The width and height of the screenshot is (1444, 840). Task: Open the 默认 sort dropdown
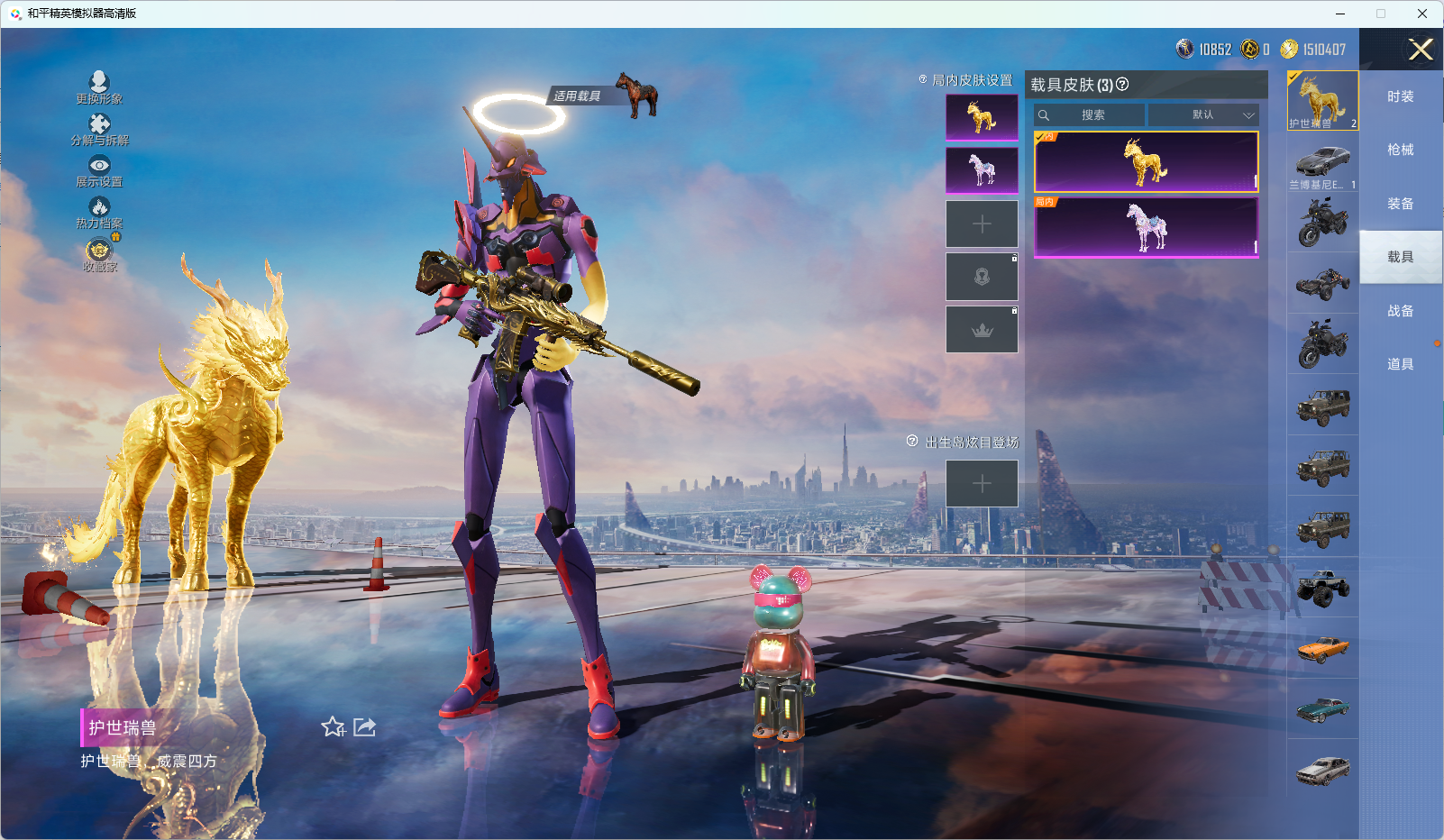click(1202, 115)
